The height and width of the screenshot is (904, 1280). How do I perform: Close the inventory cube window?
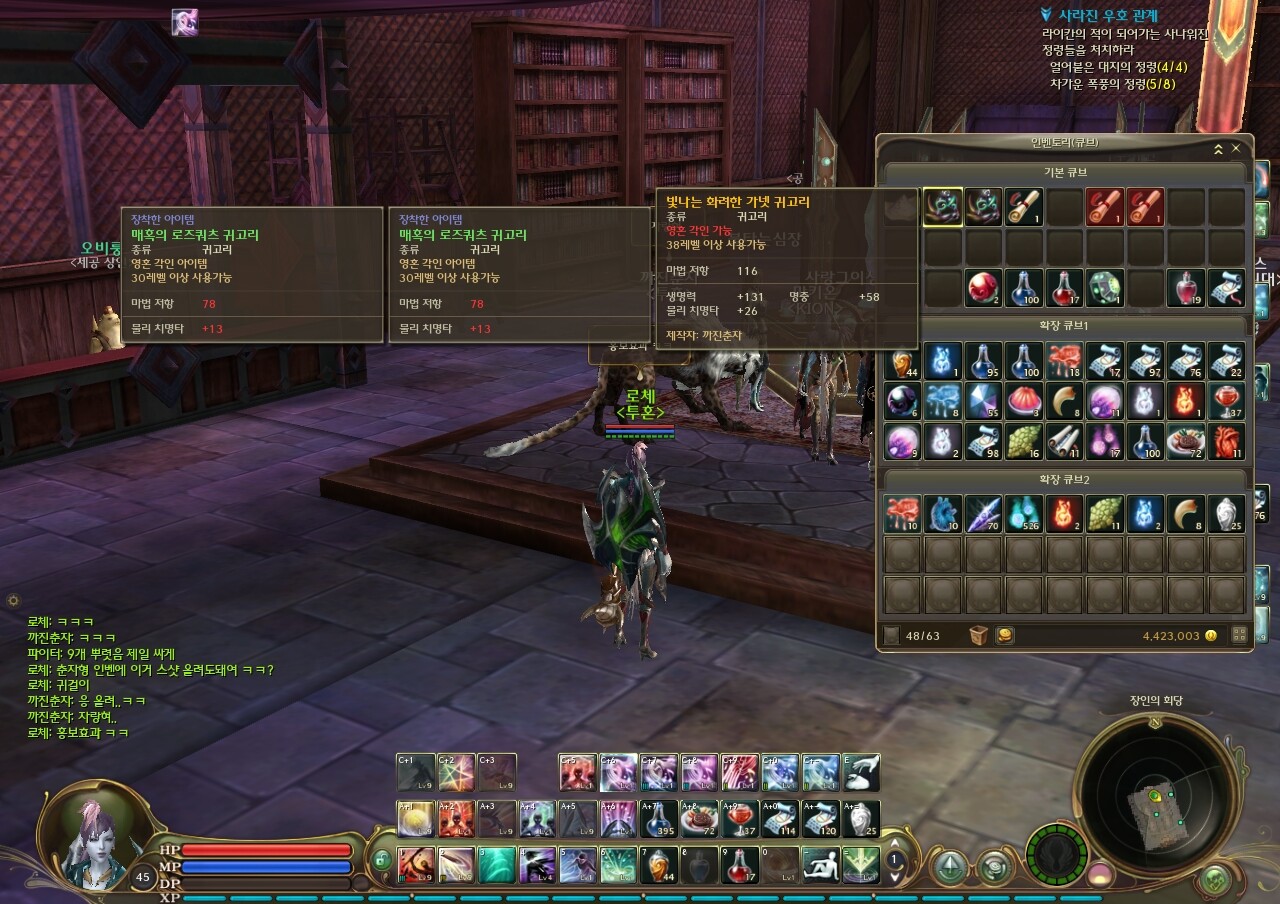pyautogui.click(x=1236, y=149)
